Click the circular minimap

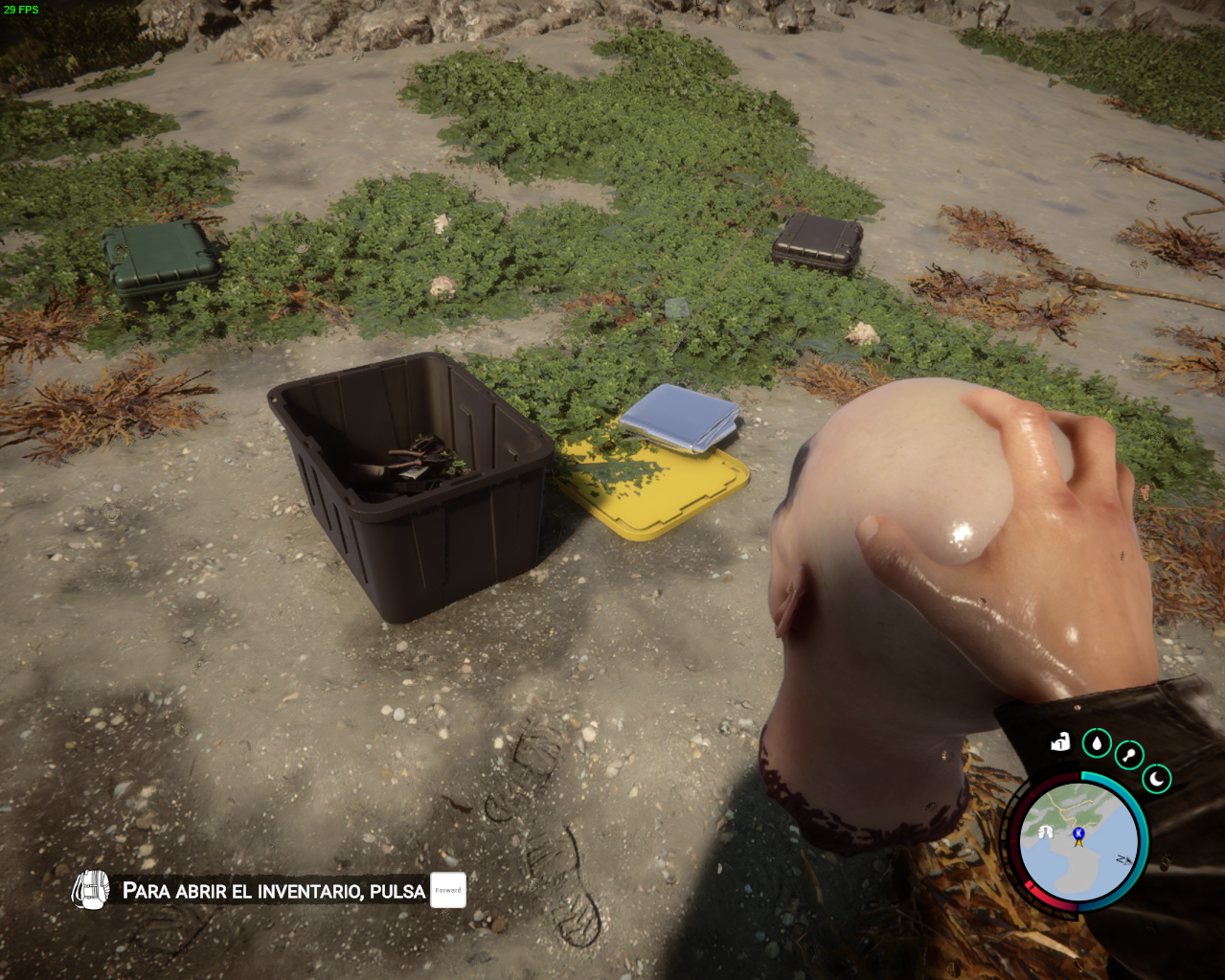(x=1078, y=844)
